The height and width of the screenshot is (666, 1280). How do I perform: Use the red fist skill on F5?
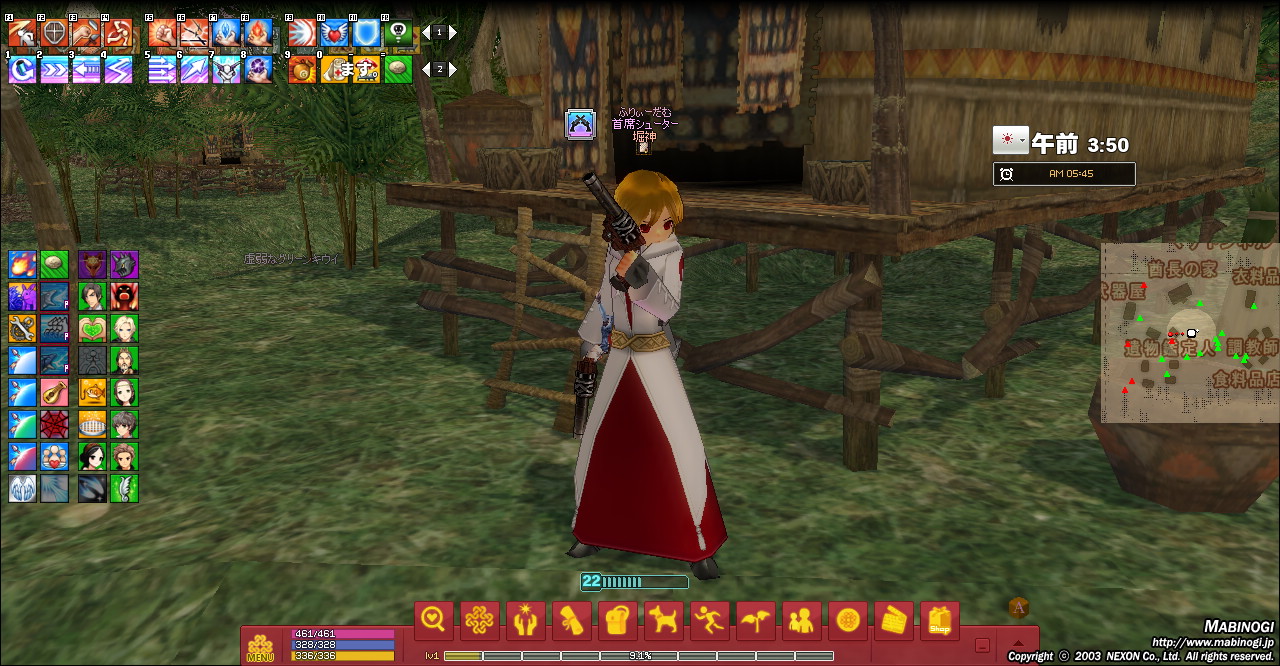tap(162, 34)
